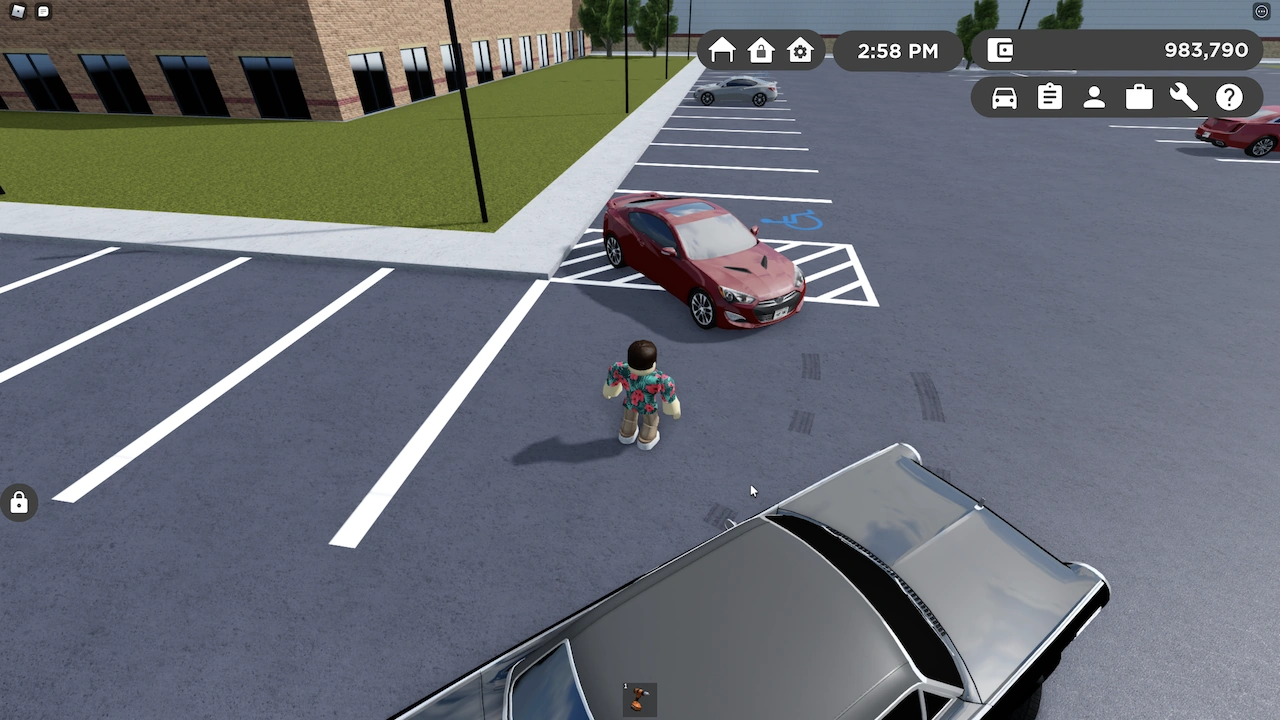Select the wrench customization icon
This screenshot has width=1280, height=720.
(x=1184, y=97)
